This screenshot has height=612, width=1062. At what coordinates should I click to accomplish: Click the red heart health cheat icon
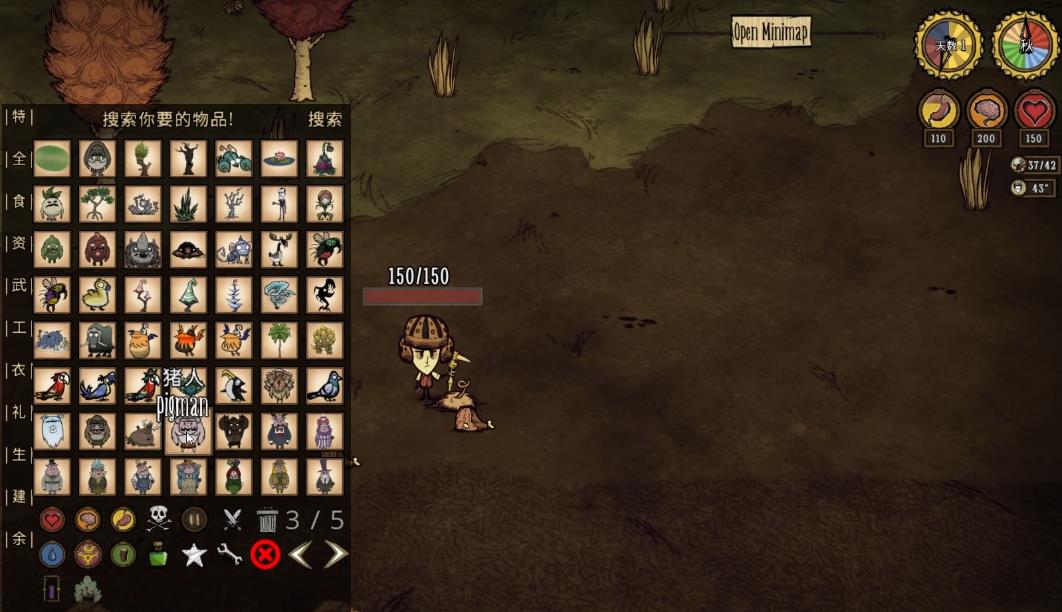coord(52,519)
